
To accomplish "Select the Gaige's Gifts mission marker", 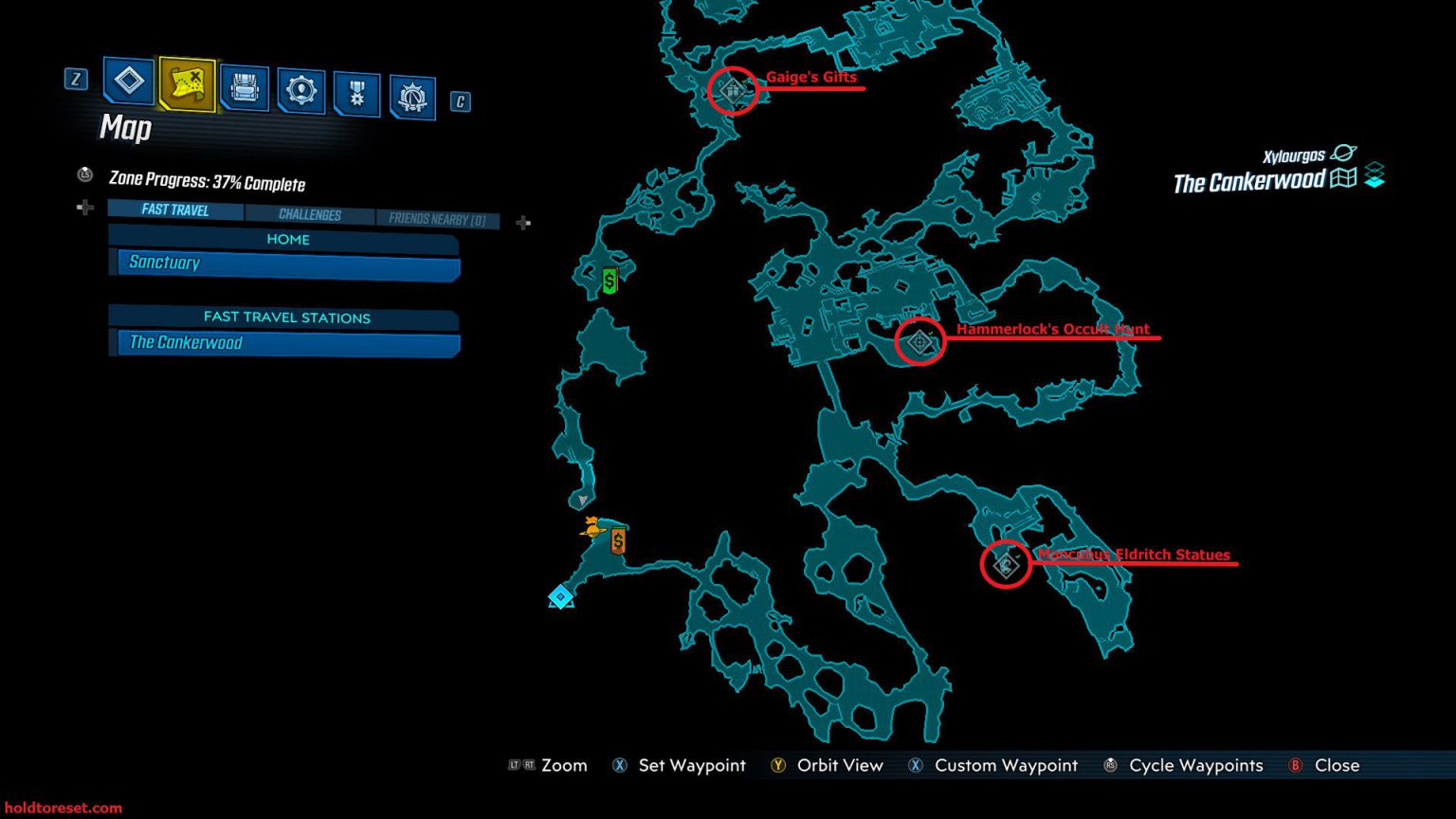I will point(731,91).
